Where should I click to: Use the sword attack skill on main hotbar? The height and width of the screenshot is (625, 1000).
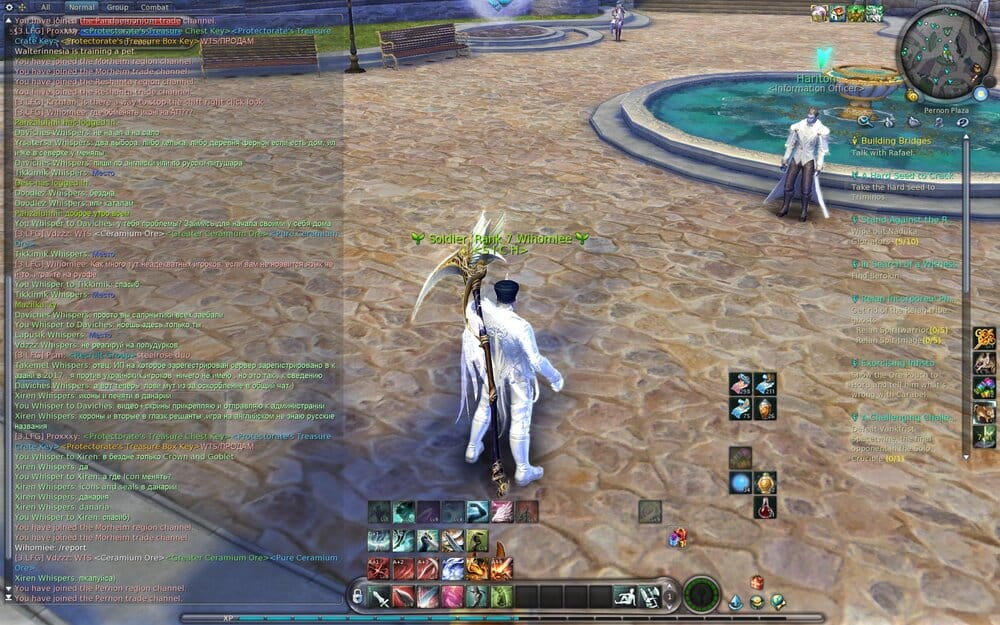pos(379,597)
